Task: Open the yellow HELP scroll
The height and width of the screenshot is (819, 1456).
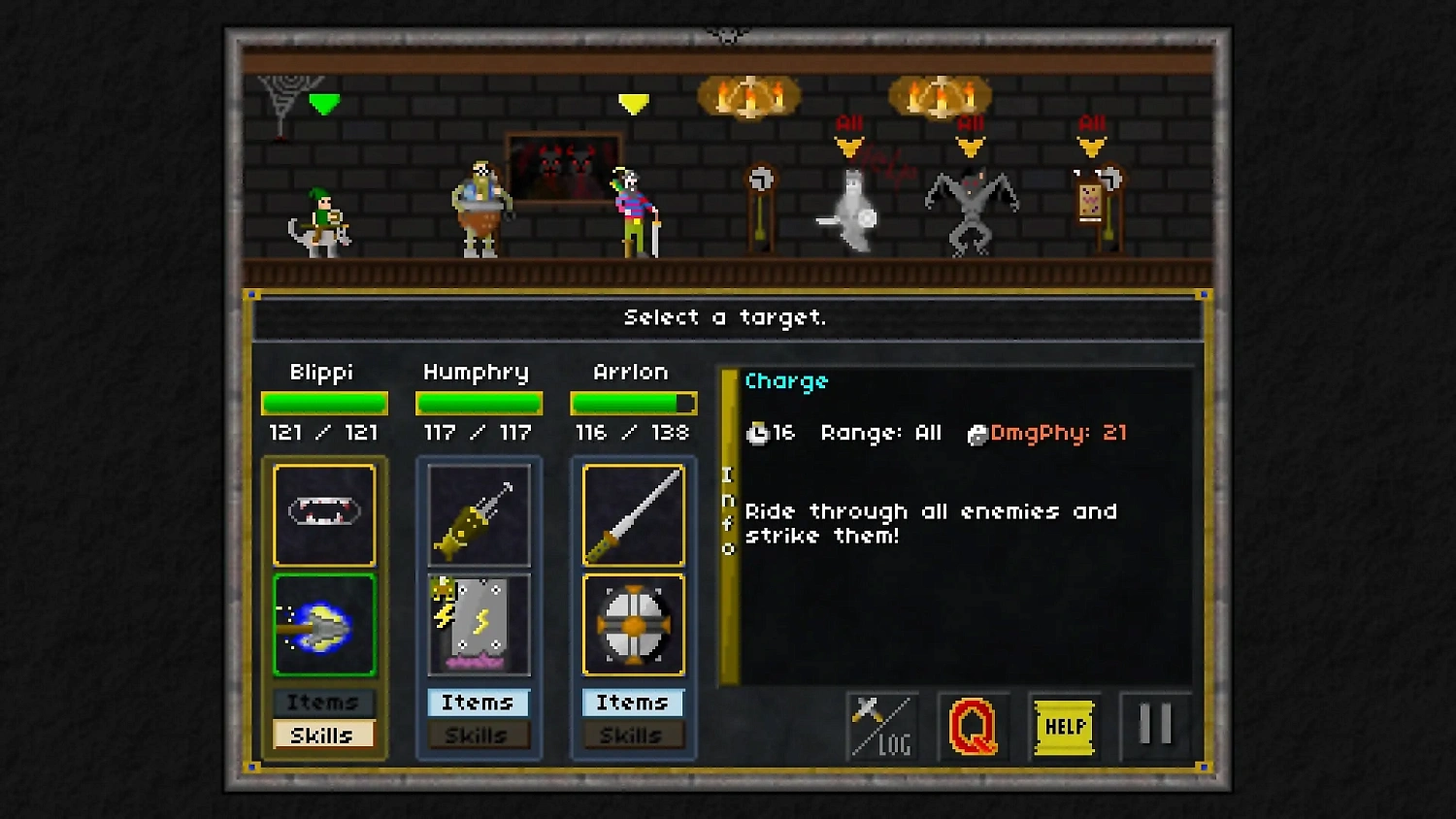Action: [x=1065, y=726]
